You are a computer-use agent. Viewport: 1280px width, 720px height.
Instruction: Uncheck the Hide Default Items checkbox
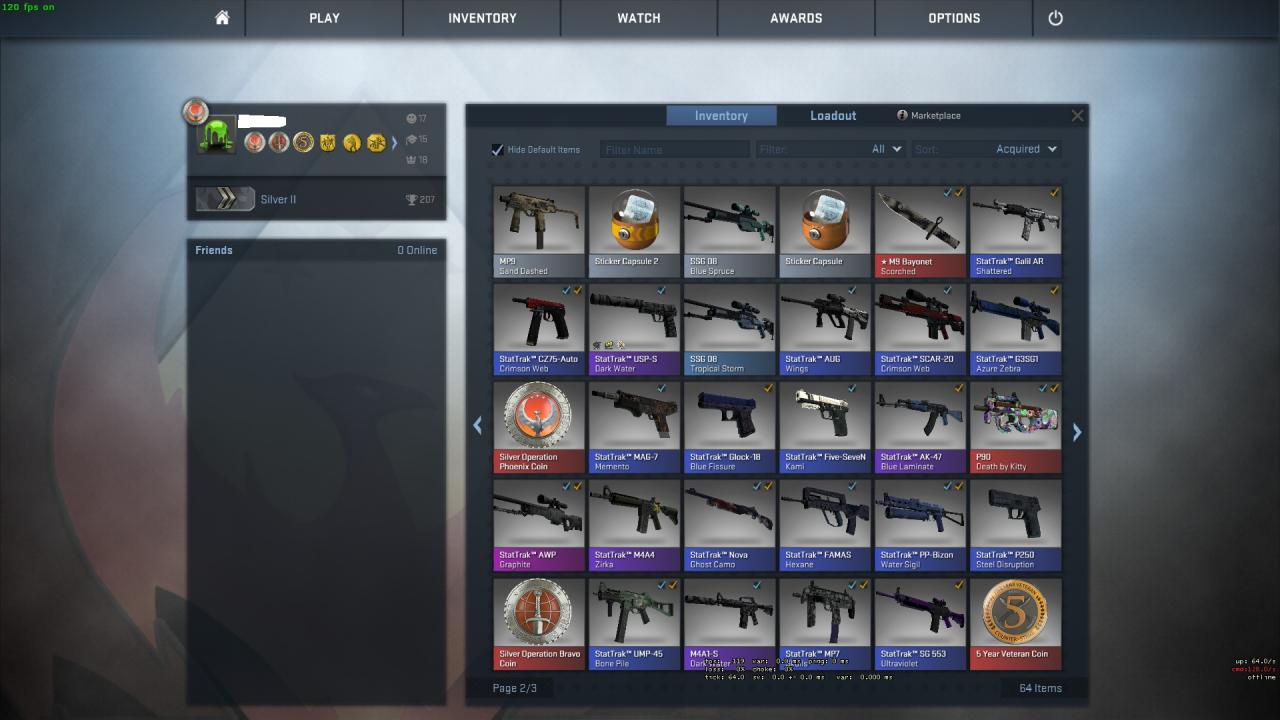(497, 149)
